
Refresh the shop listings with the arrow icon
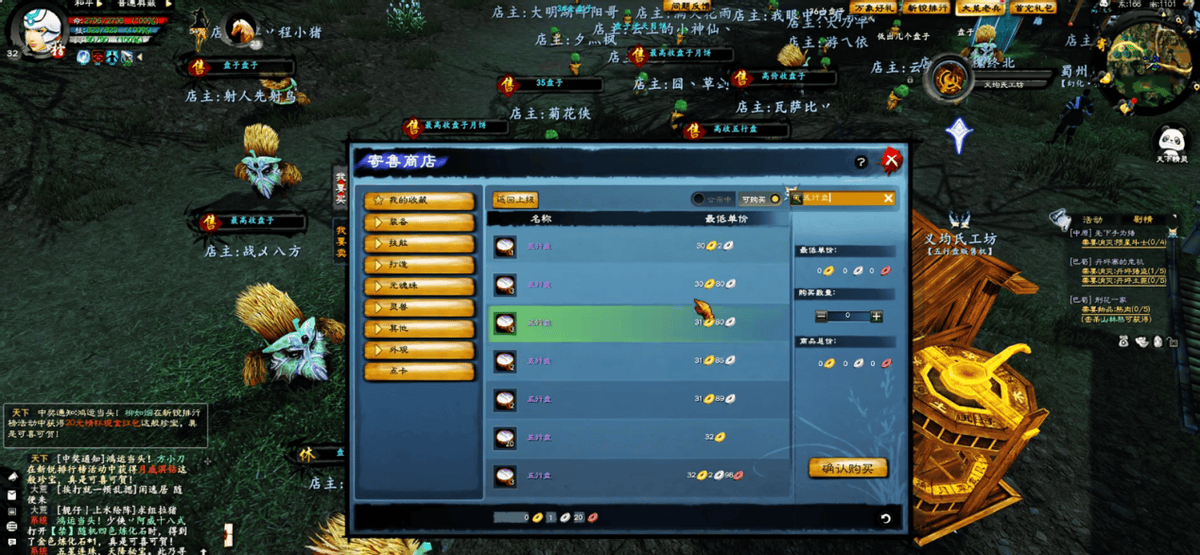(885, 518)
